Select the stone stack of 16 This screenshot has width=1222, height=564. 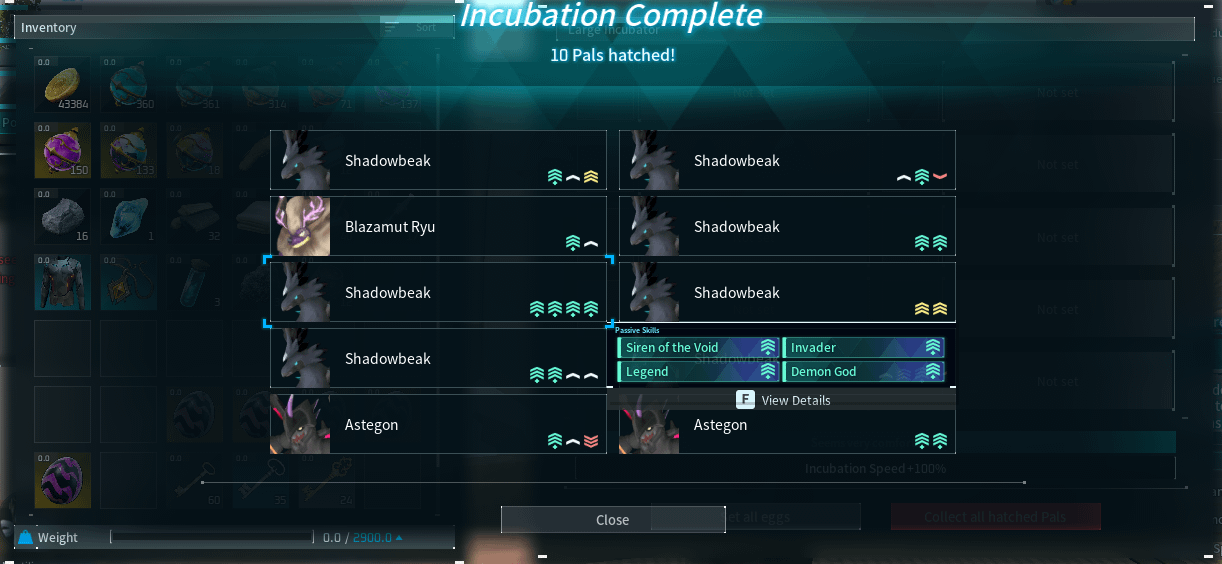(62, 217)
